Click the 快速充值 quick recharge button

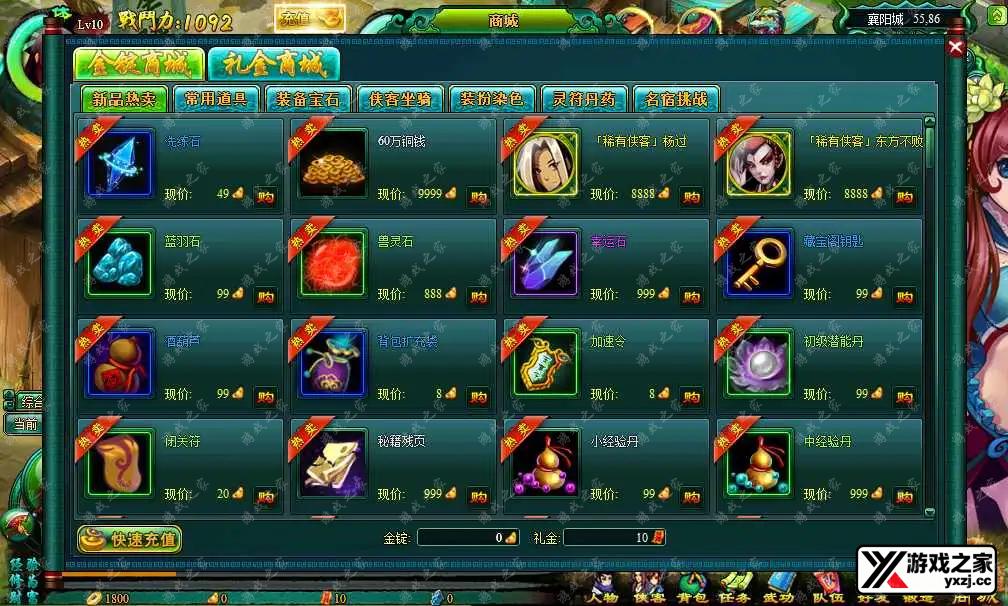(130, 539)
